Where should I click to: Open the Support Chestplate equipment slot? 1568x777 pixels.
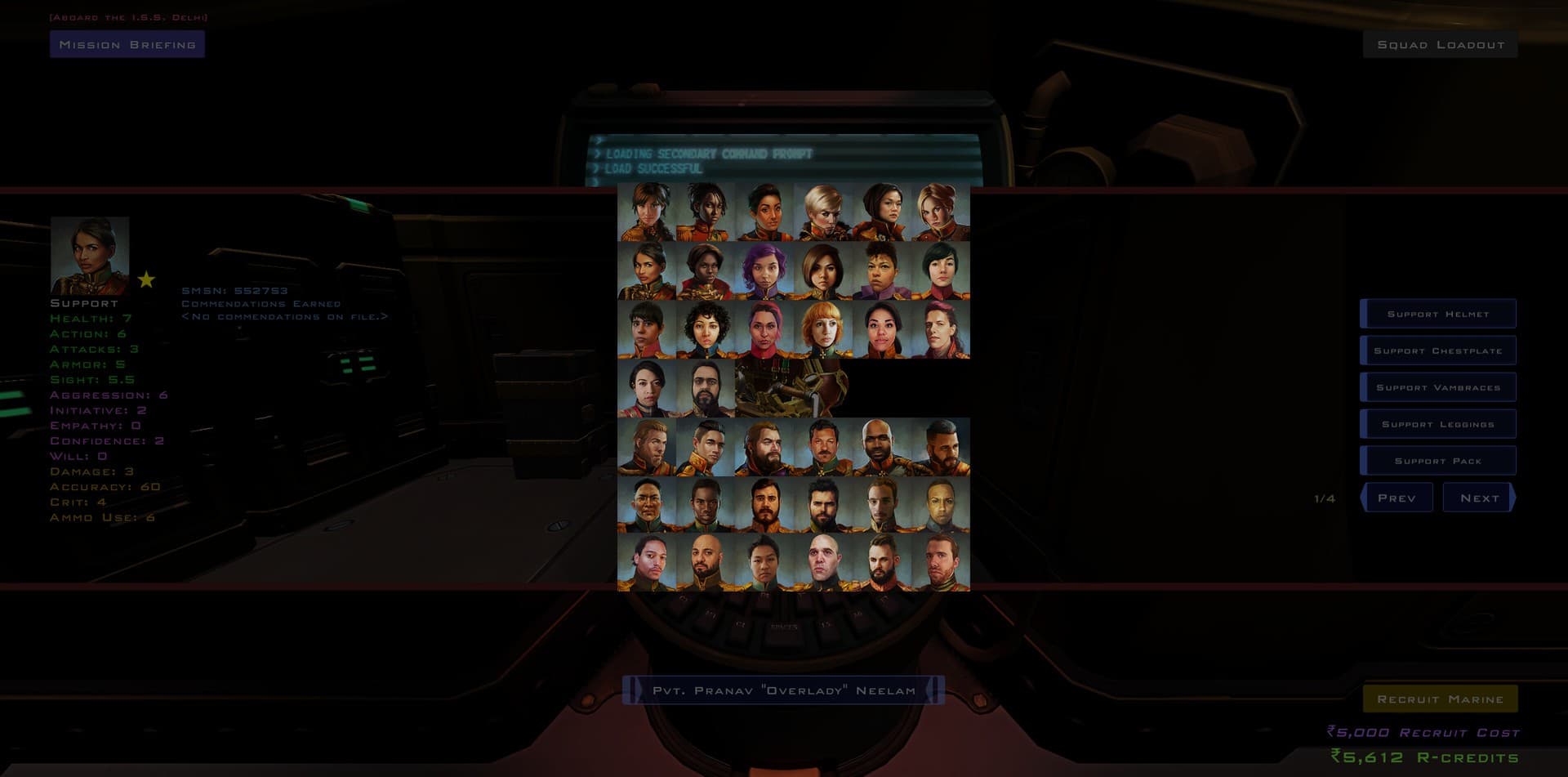coord(1437,350)
